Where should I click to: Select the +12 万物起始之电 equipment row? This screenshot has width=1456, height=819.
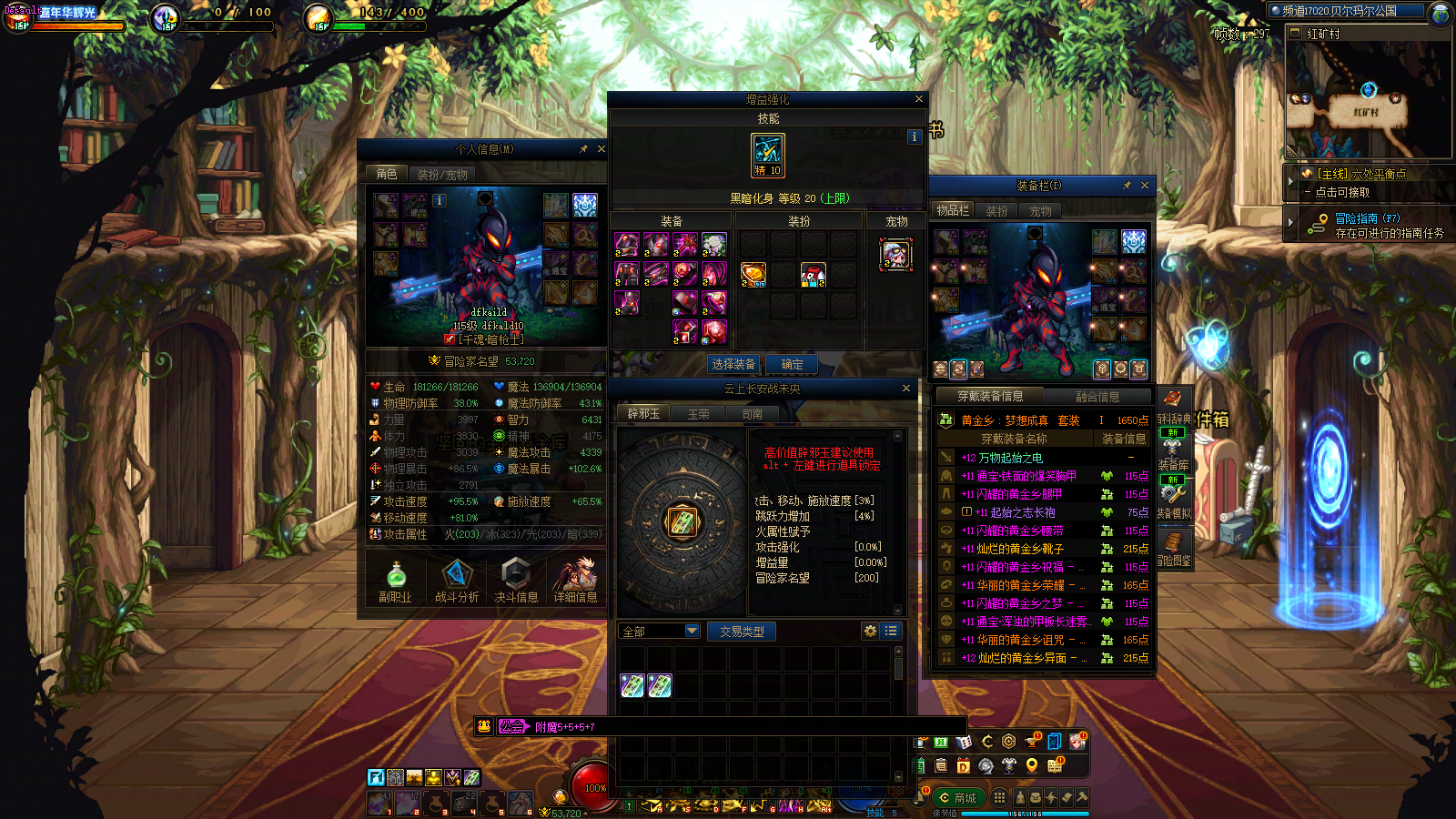point(1010,458)
